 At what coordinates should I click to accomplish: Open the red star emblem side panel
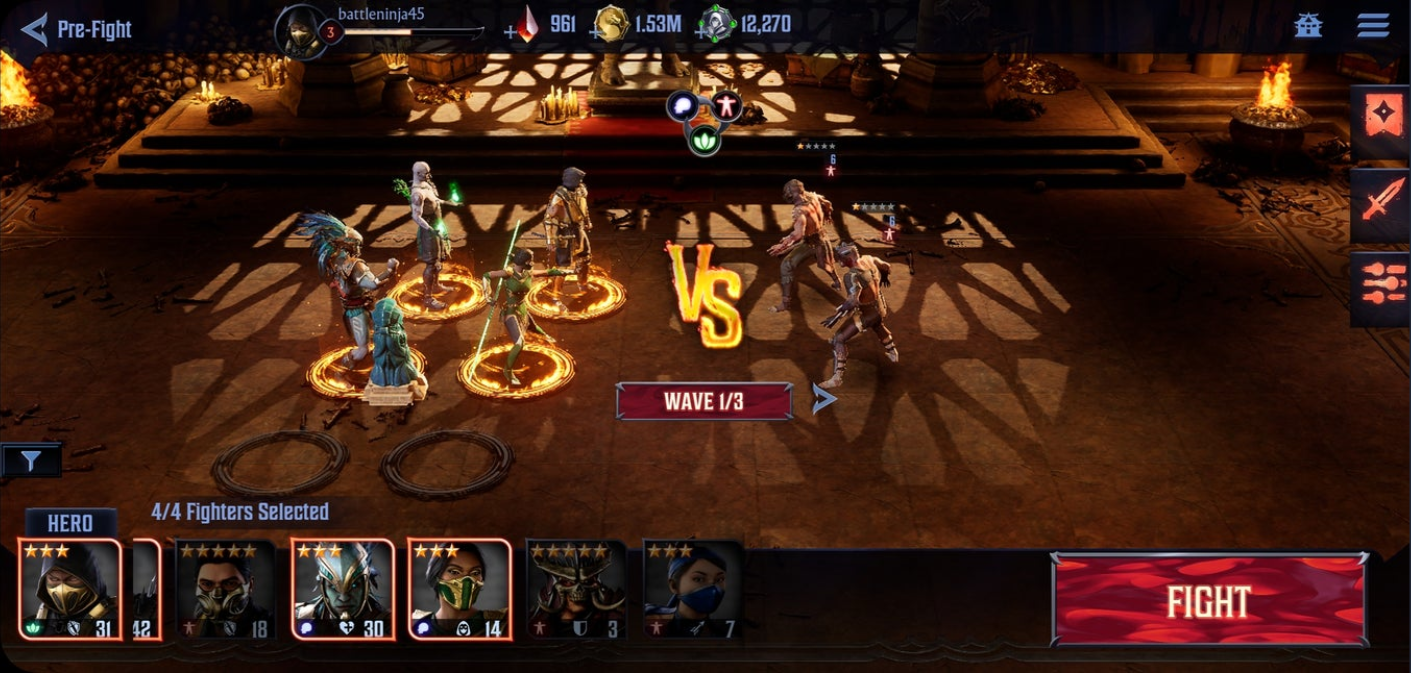(1381, 124)
